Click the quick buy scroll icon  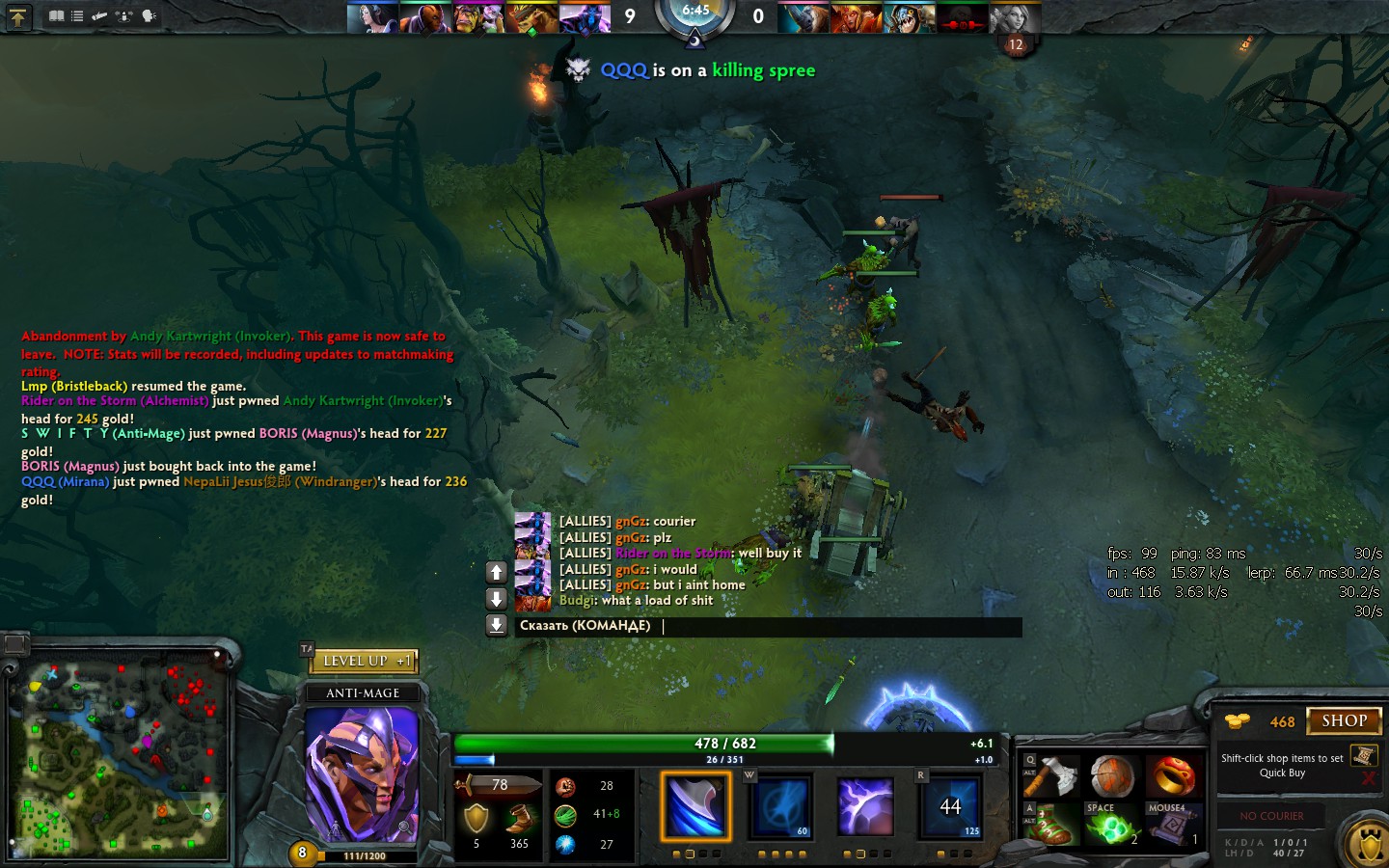click(1364, 755)
